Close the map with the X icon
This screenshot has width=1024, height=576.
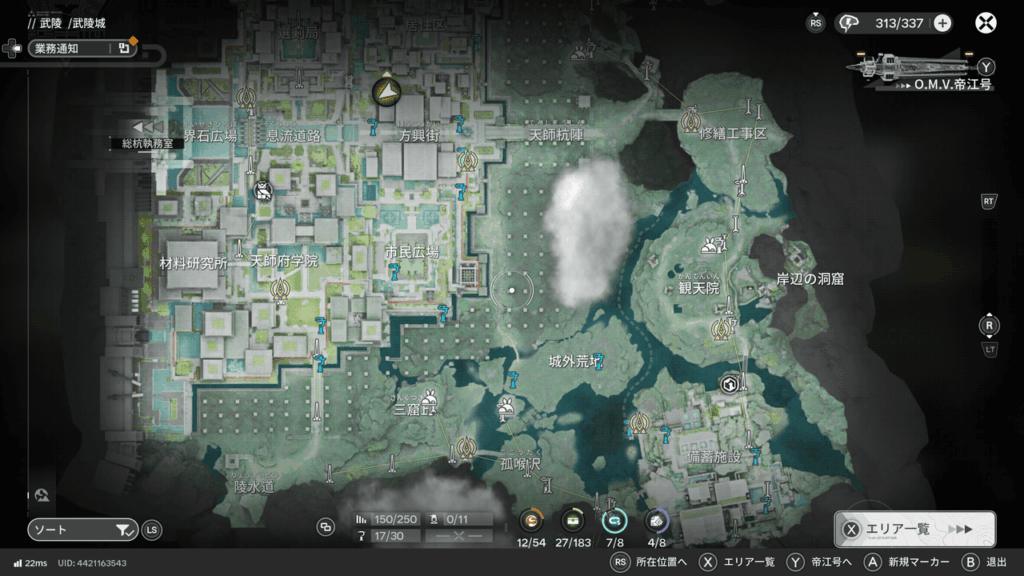tap(986, 23)
